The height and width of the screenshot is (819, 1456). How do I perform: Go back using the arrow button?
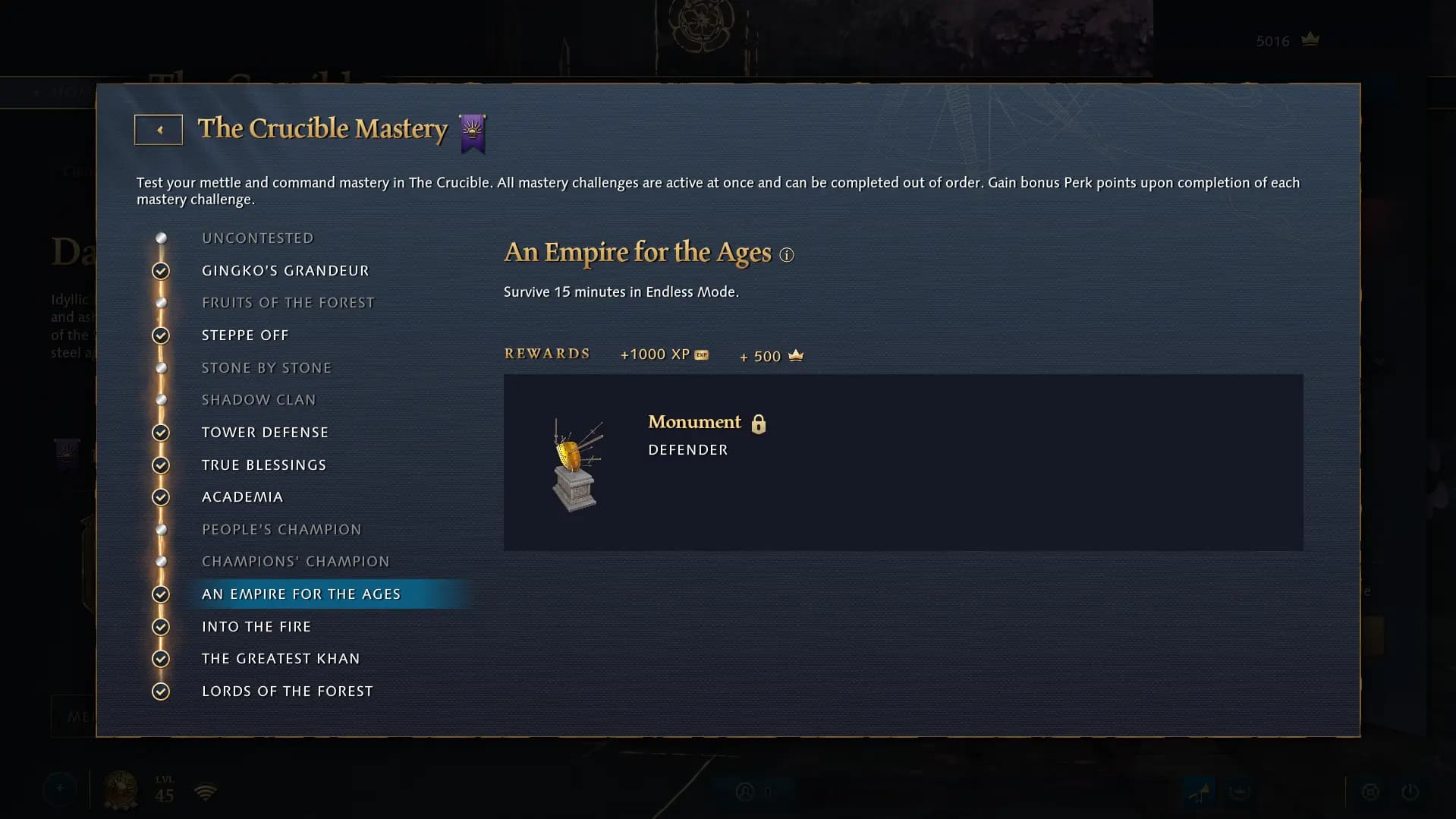click(x=159, y=130)
